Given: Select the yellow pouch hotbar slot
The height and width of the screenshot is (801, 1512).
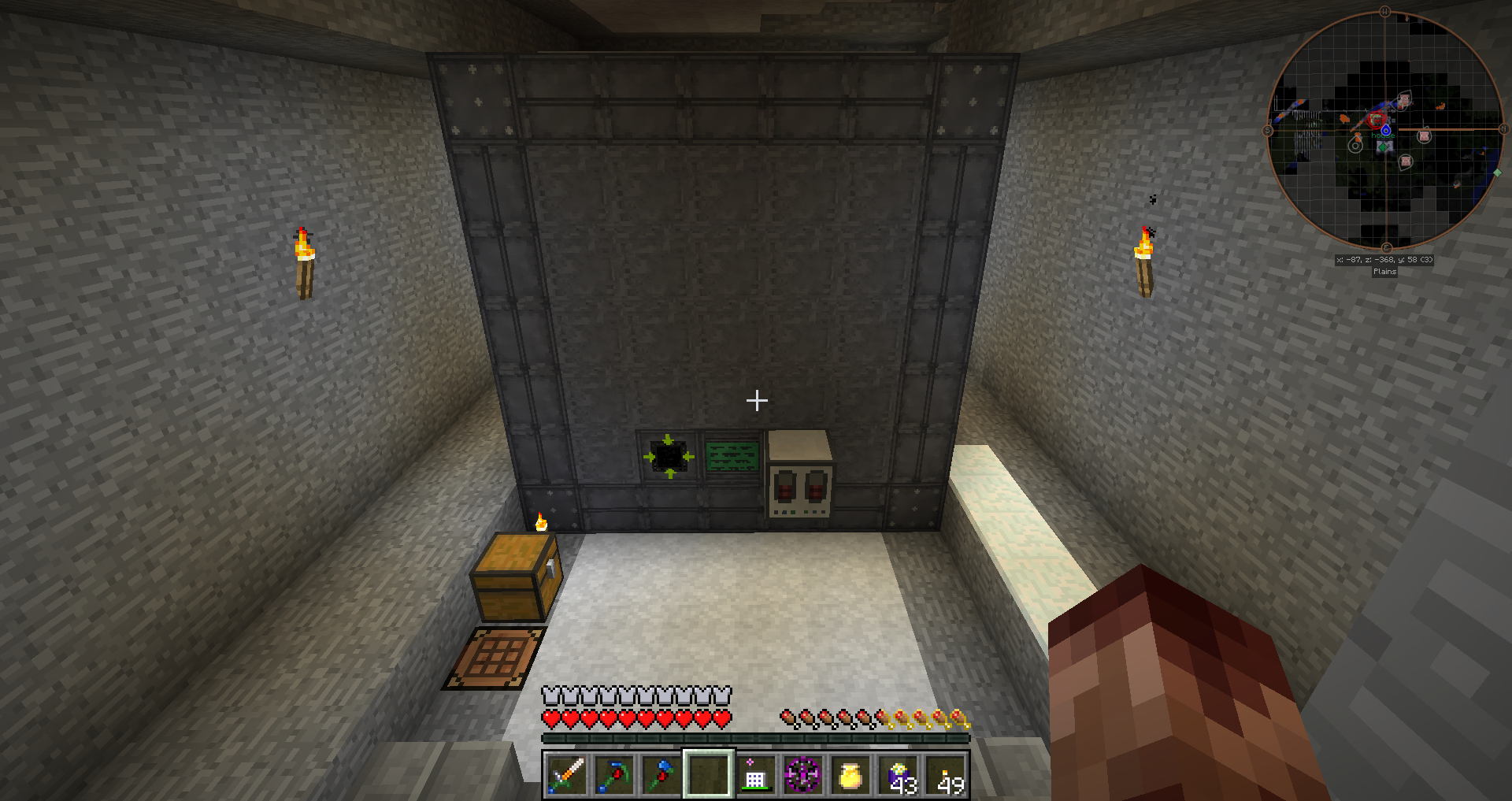Looking at the screenshot, I should 850,775.
